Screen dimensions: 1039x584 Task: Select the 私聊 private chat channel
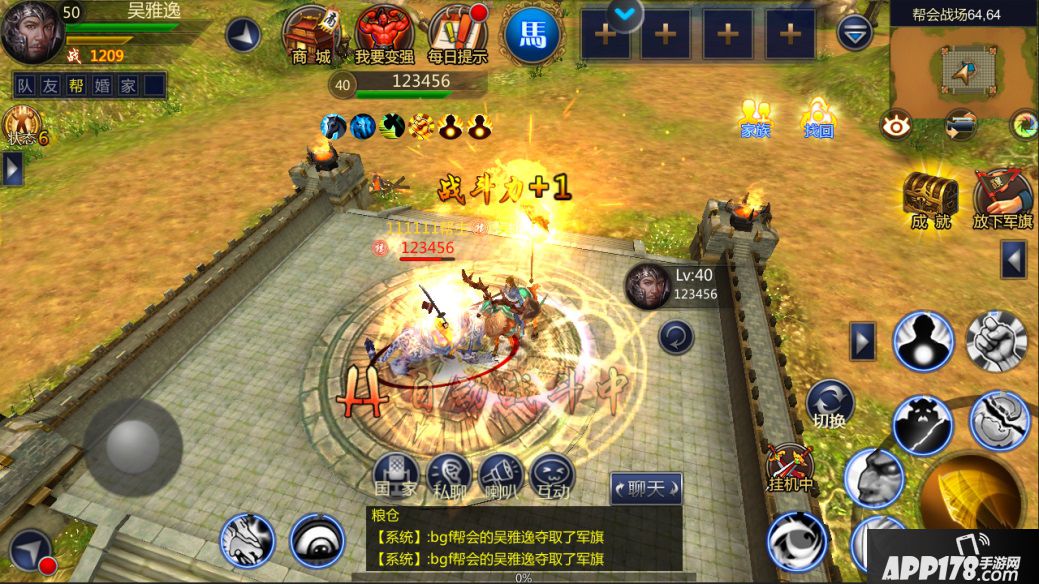coord(448,475)
